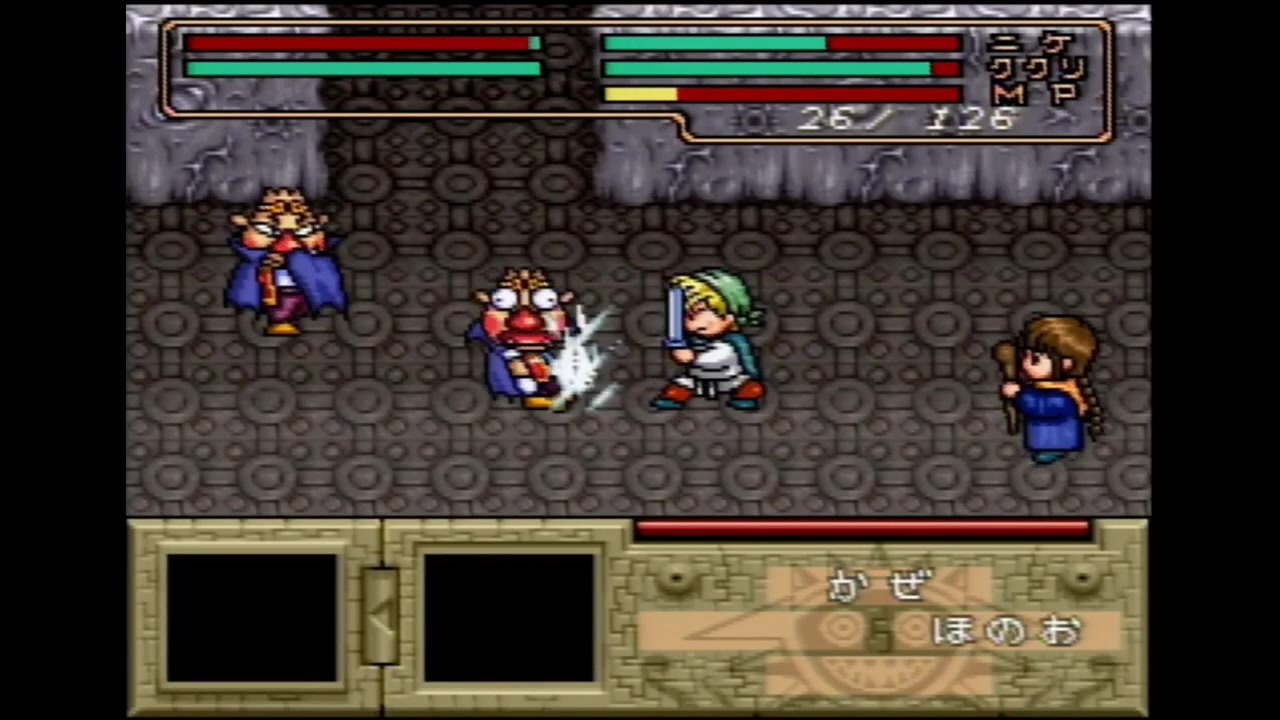Toggle the second item slot box
This screenshot has width=1280, height=720.
coord(508,615)
